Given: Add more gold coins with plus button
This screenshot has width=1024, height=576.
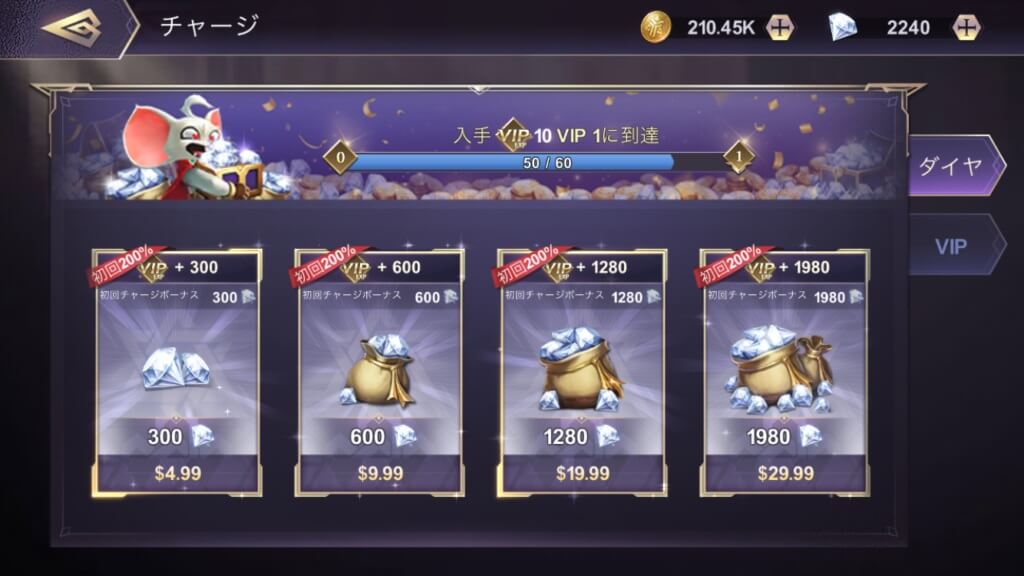Looking at the screenshot, I should [x=781, y=27].
